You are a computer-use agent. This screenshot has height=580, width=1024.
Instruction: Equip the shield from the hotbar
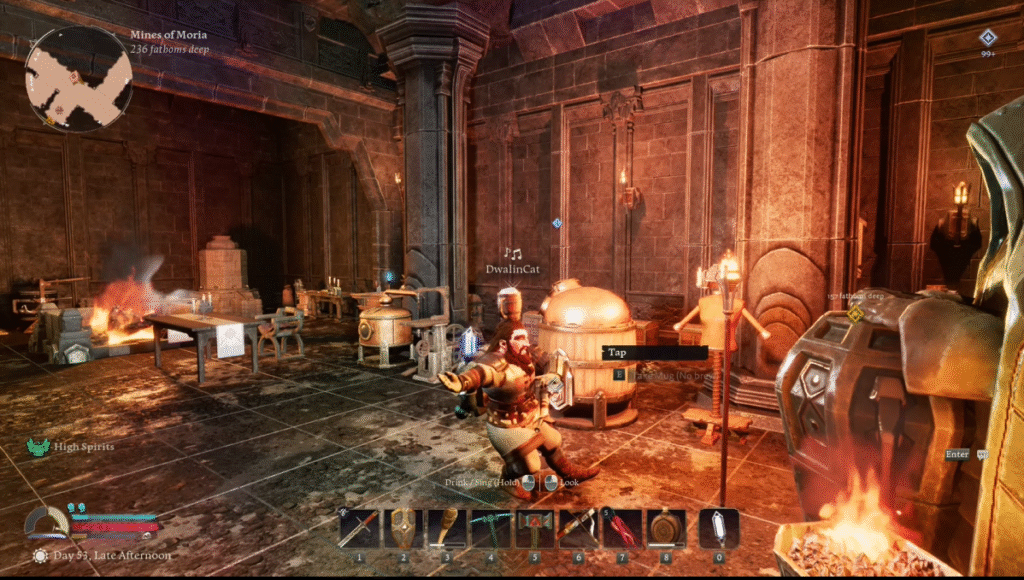403,528
